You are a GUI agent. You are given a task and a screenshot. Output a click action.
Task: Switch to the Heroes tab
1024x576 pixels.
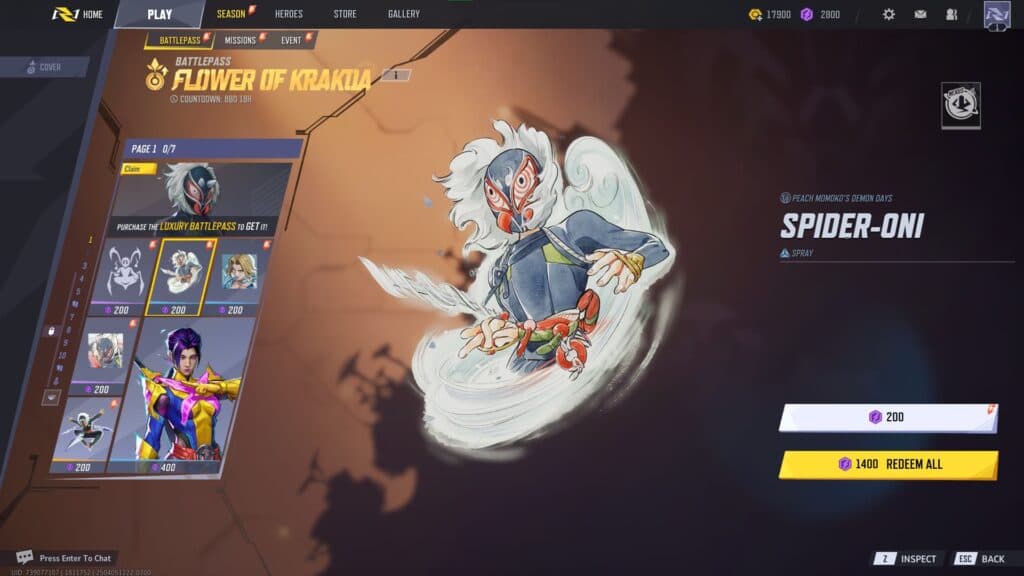point(289,14)
